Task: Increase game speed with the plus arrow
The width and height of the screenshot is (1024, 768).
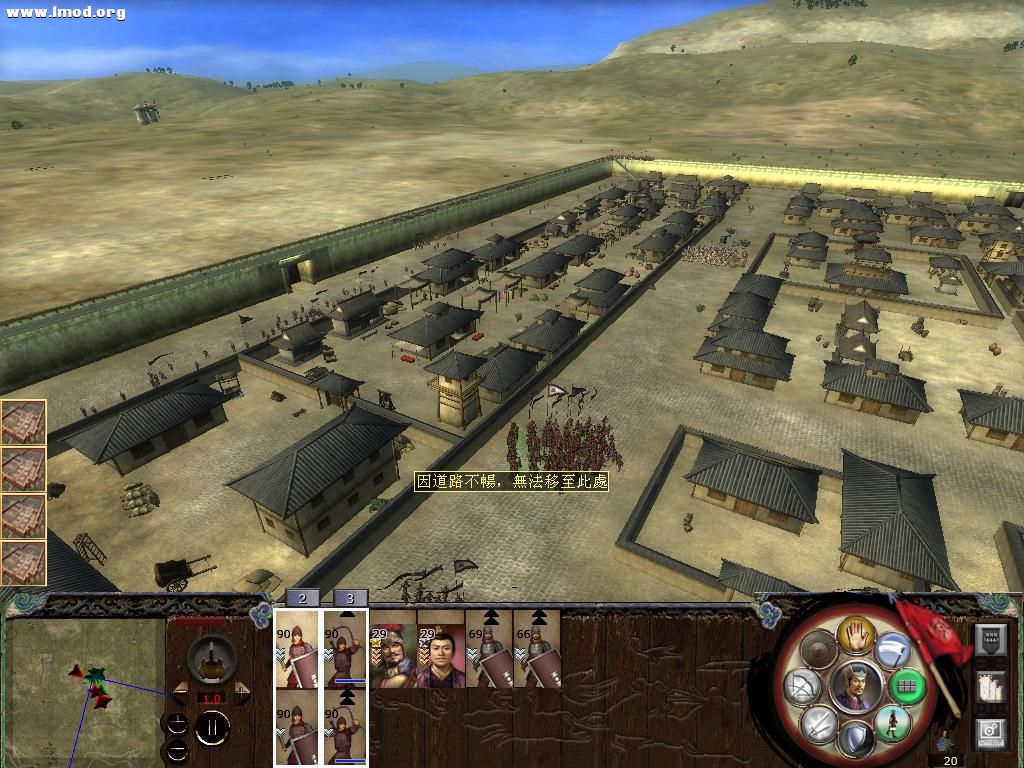Action: coord(242,693)
